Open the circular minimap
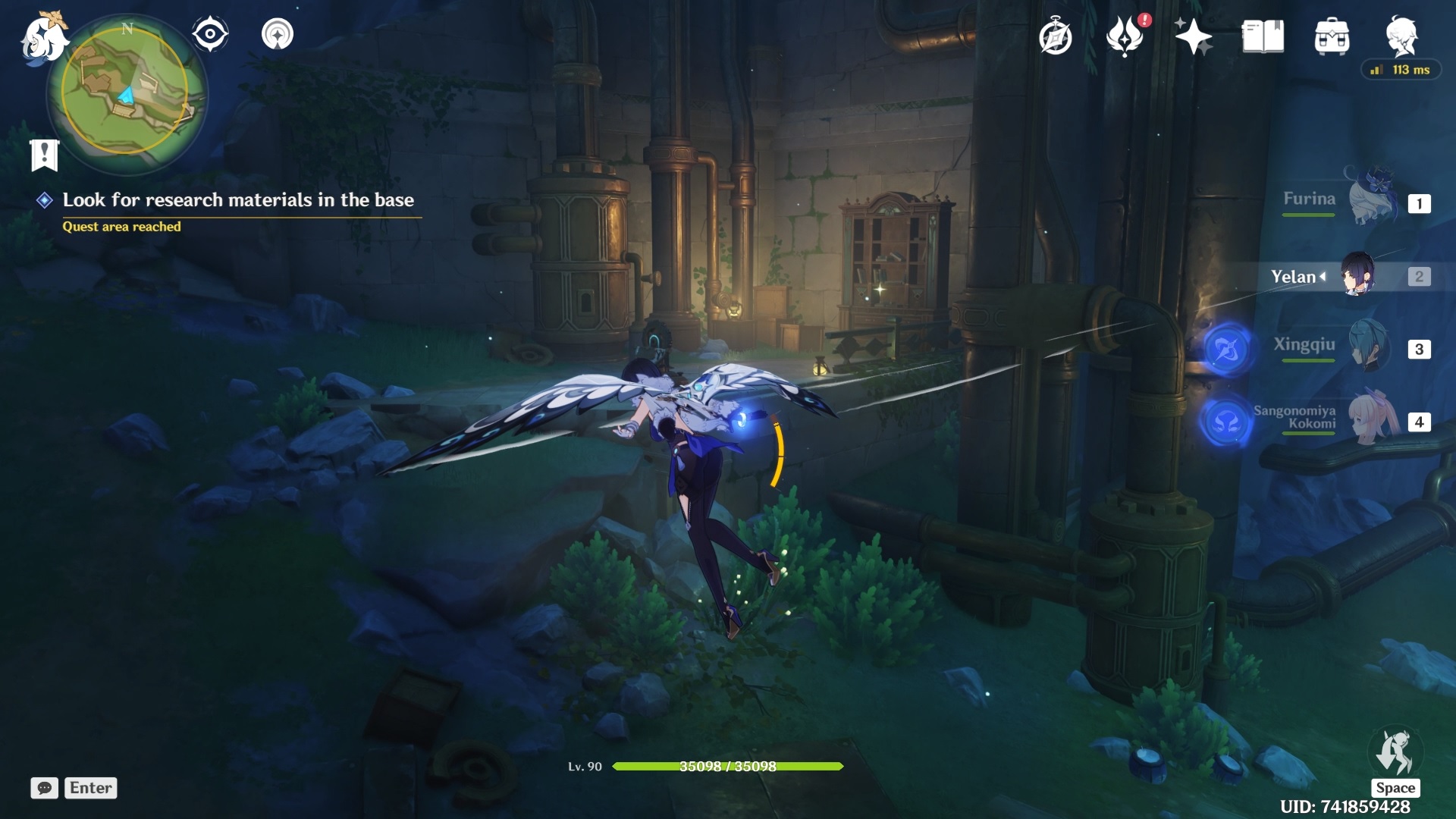 [126, 93]
